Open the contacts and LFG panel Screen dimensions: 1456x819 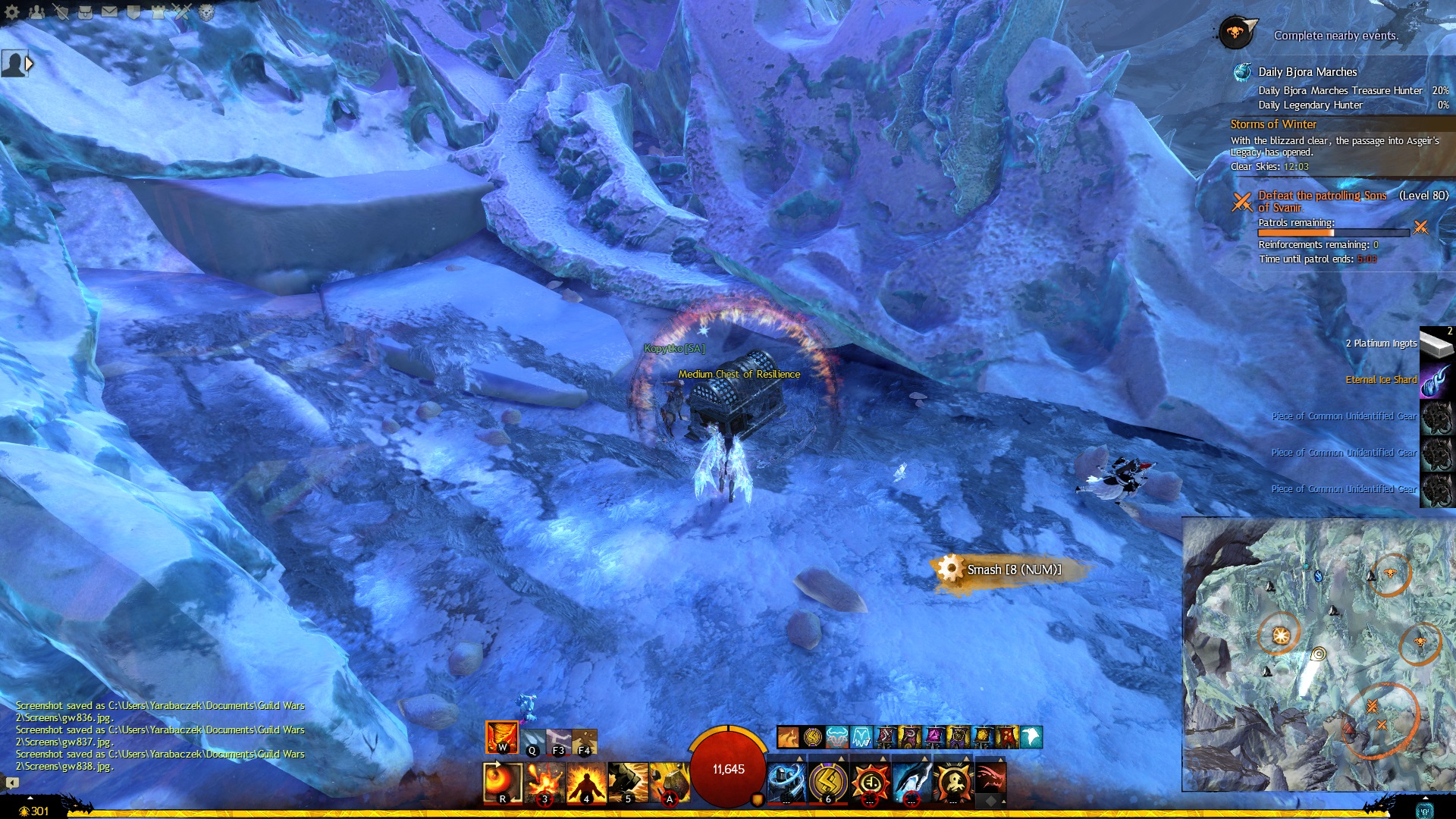tap(36, 11)
